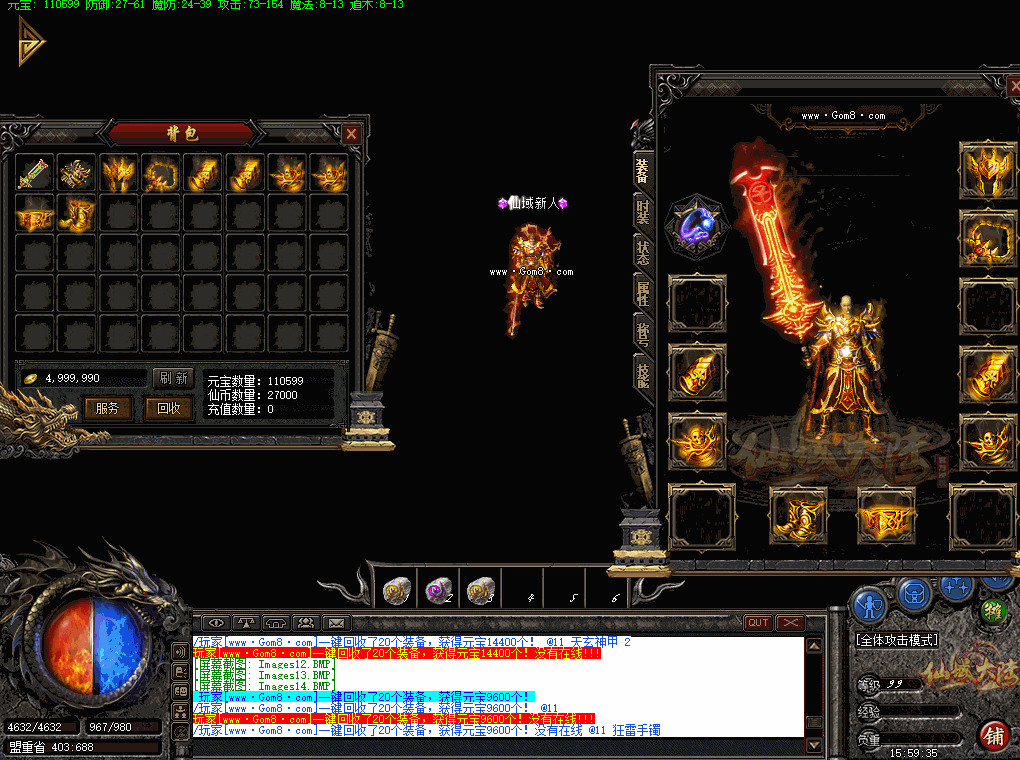Select the green sword in the backpack
The height and width of the screenshot is (760, 1020).
tap(33, 172)
